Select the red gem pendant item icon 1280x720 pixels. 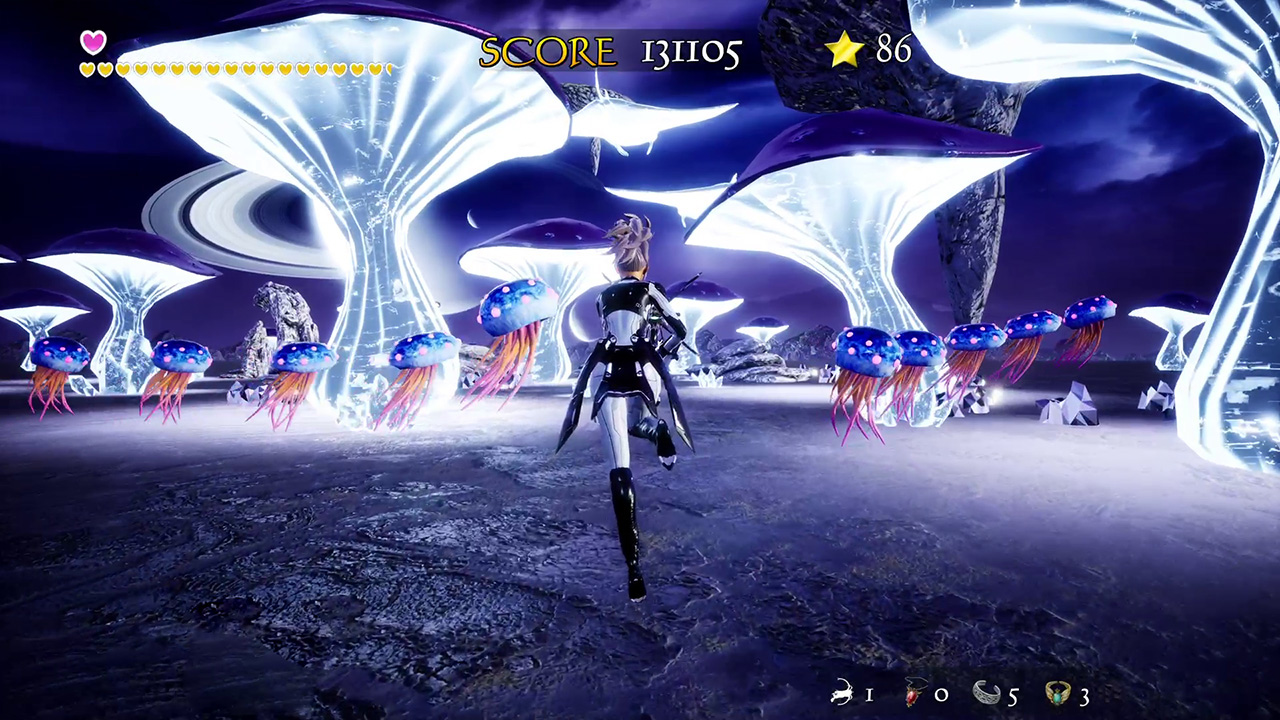tap(914, 693)
